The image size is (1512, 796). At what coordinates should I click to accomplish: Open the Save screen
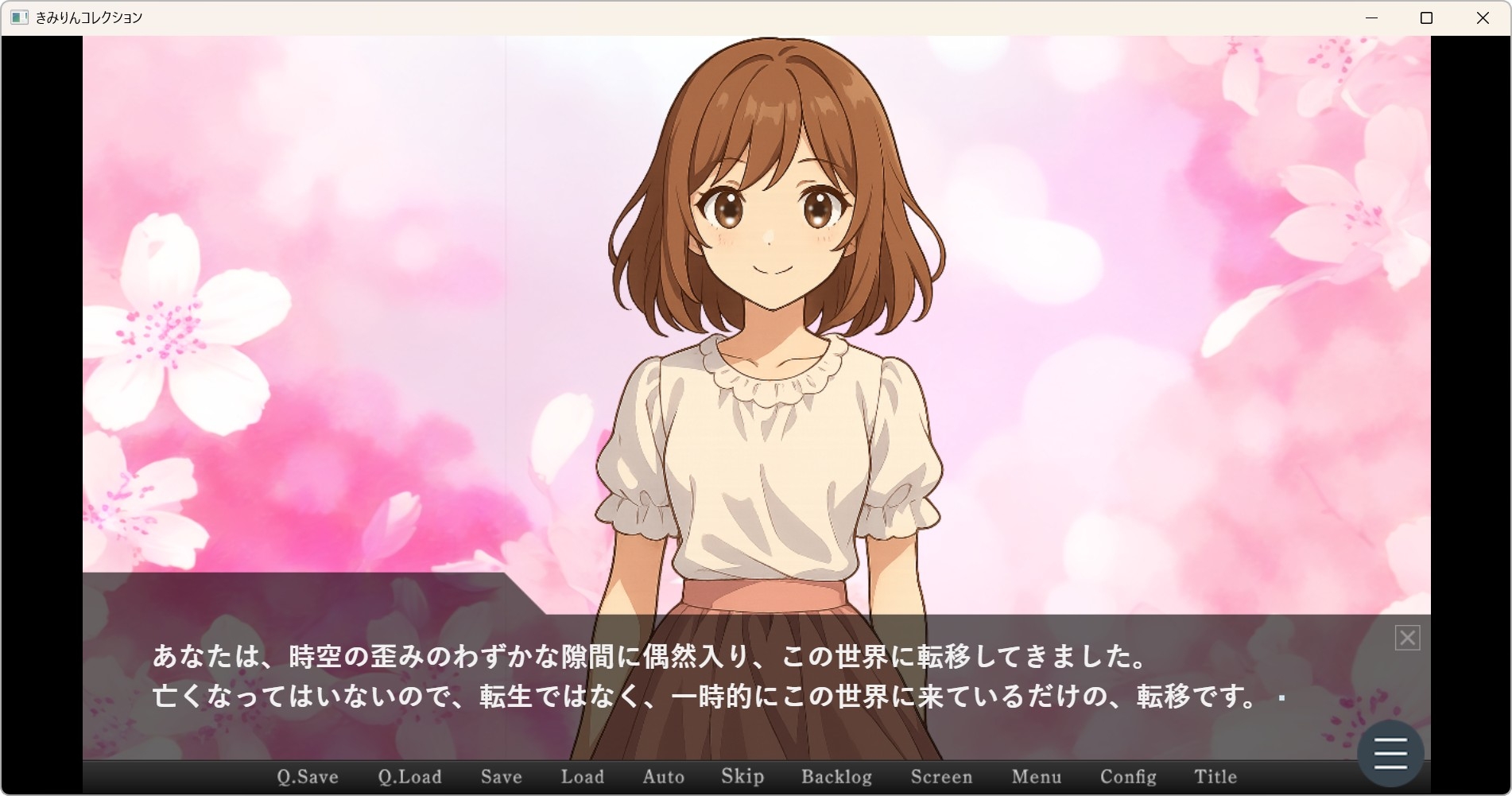(x=501, y=777)
